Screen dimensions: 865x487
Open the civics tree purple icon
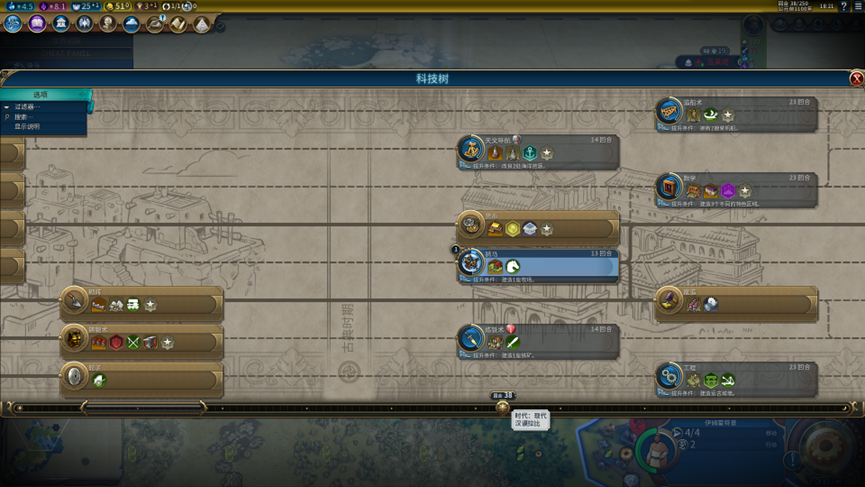coord(37,23)
